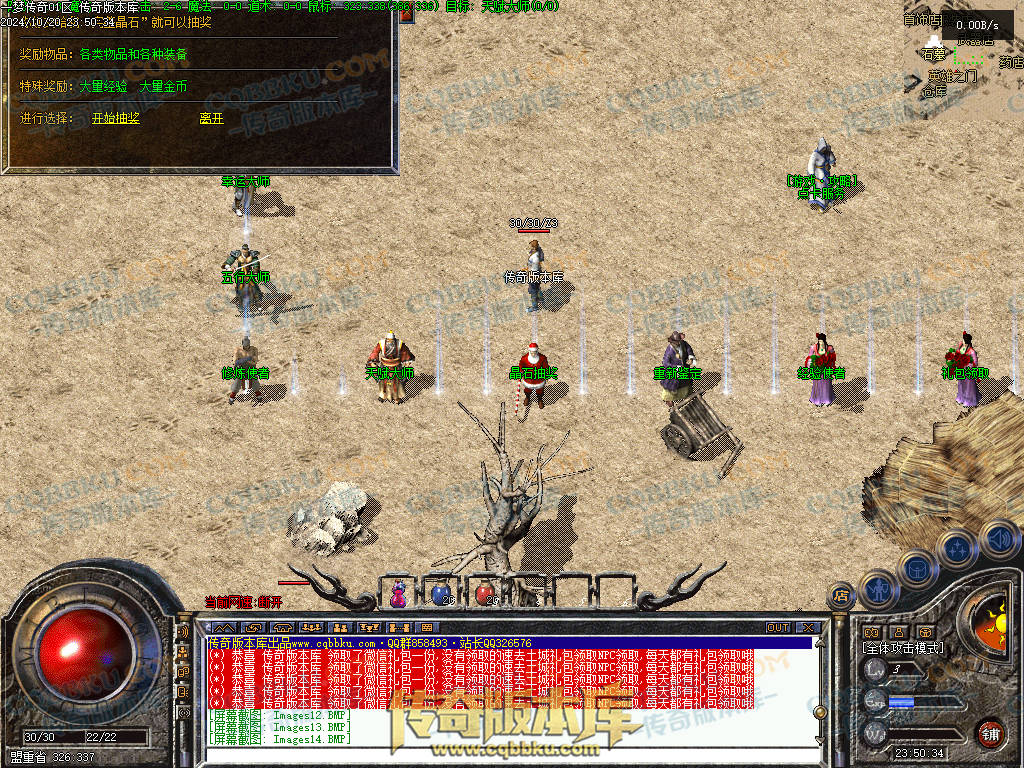Choose 开始抽奖 to start the lottery draw
1024x768 pixels.
point(115,118)
